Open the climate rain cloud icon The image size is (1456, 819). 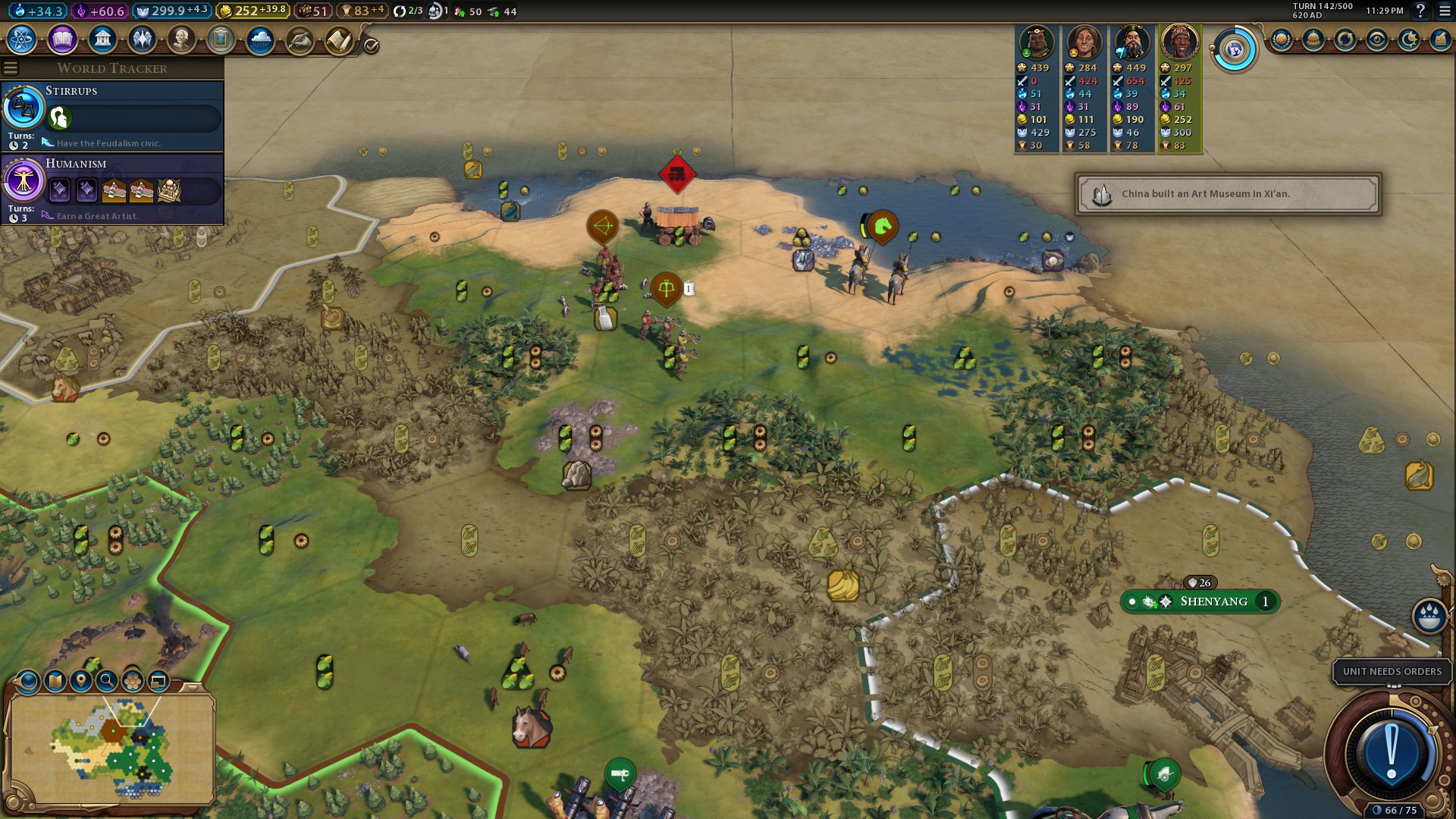click(260, 39)
